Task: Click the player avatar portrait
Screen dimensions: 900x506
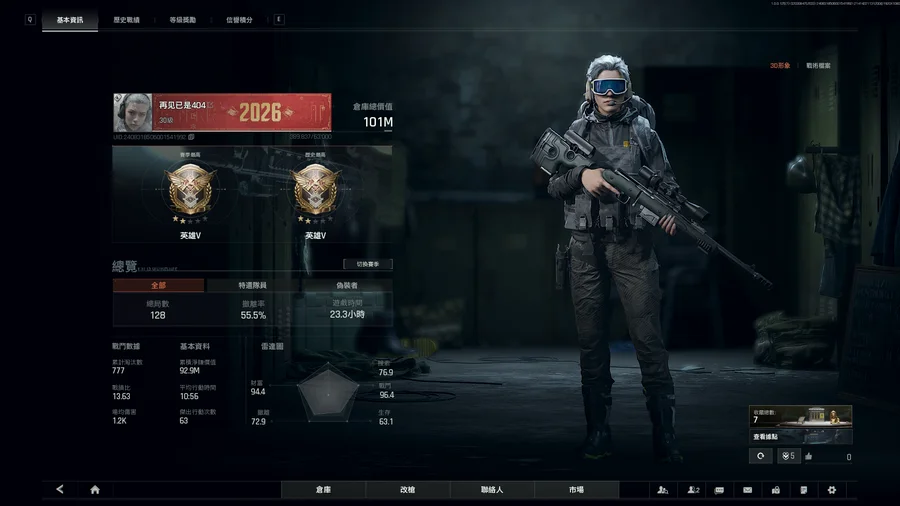Action: [133, 112]
